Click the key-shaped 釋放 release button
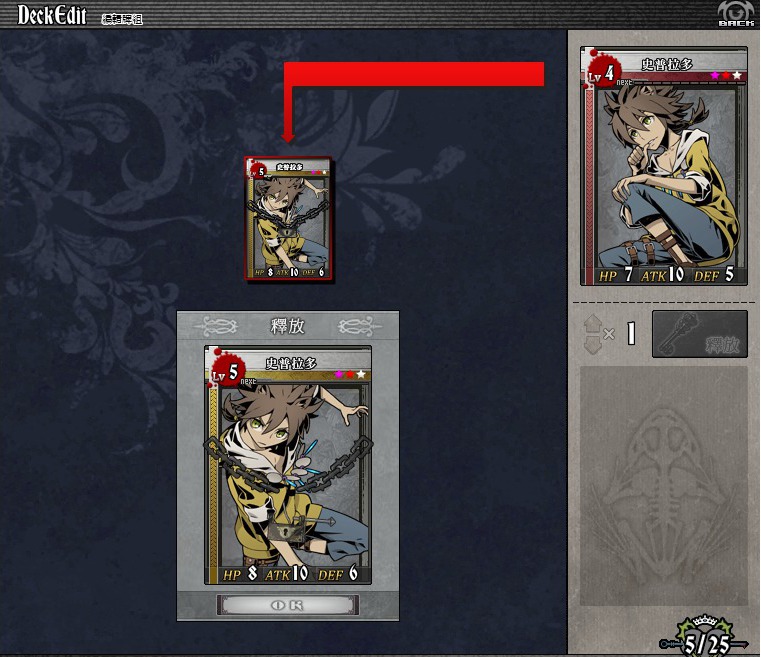This screenshot has width=761, height=657. pyautogui.click(x=699, y=334)
